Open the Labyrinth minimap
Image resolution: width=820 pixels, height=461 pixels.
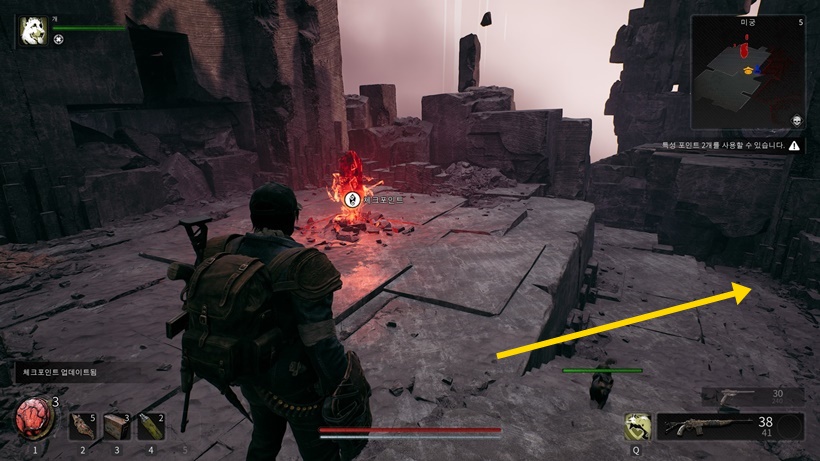pyautogui.click(x=747, y=72)
